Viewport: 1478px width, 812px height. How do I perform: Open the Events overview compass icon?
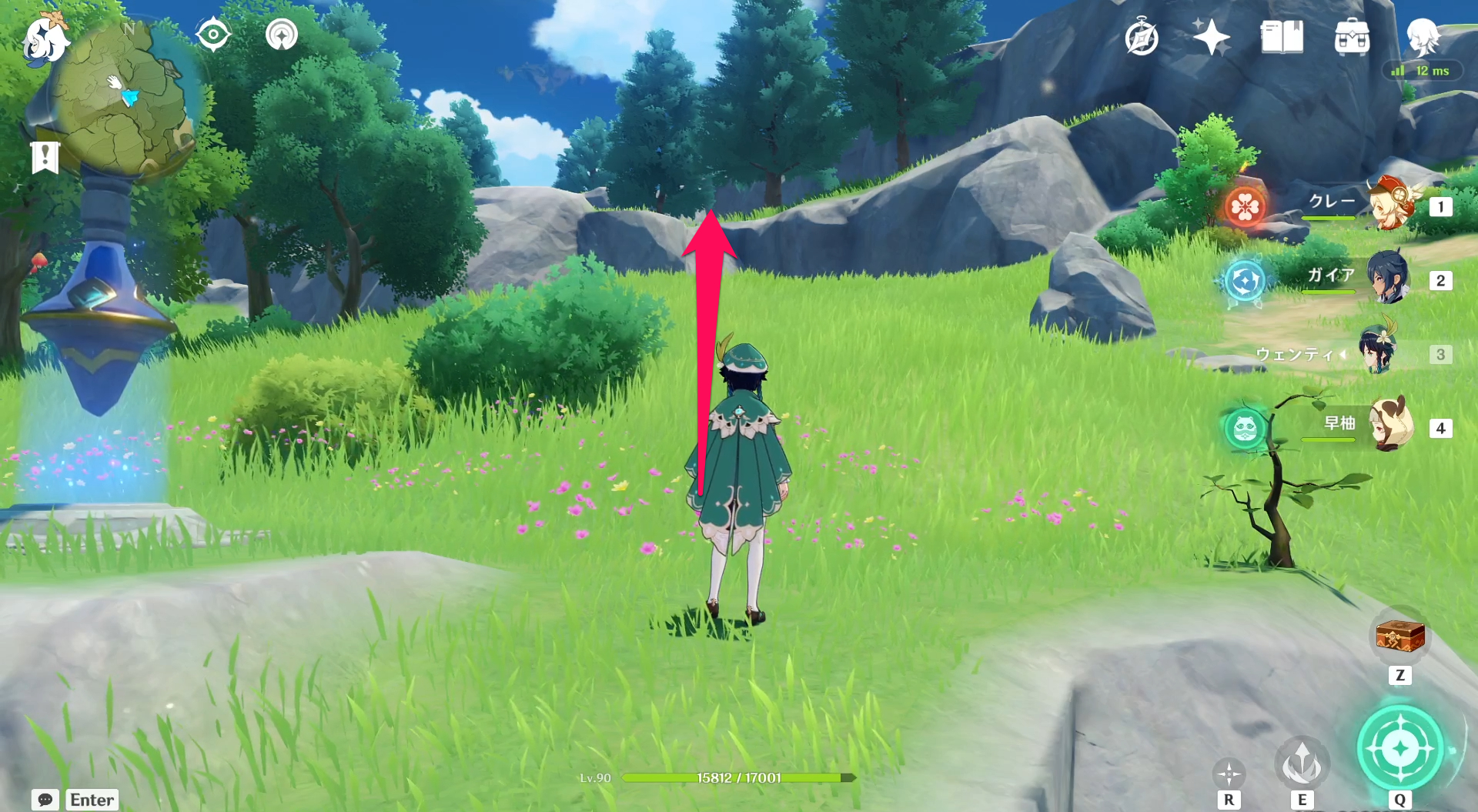(1141, 35)
